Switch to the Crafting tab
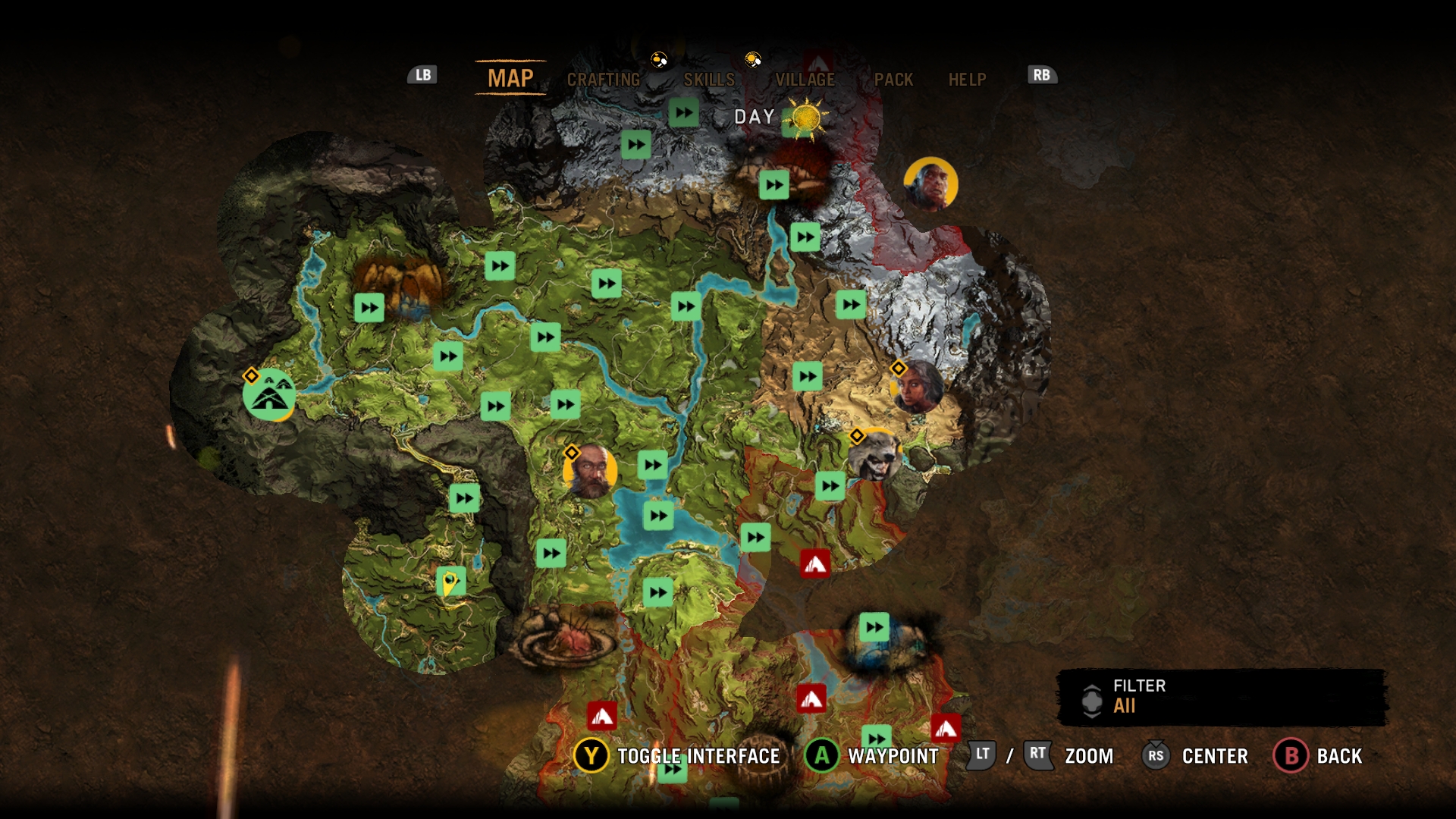1456x819 pixels. click(604, 80)
